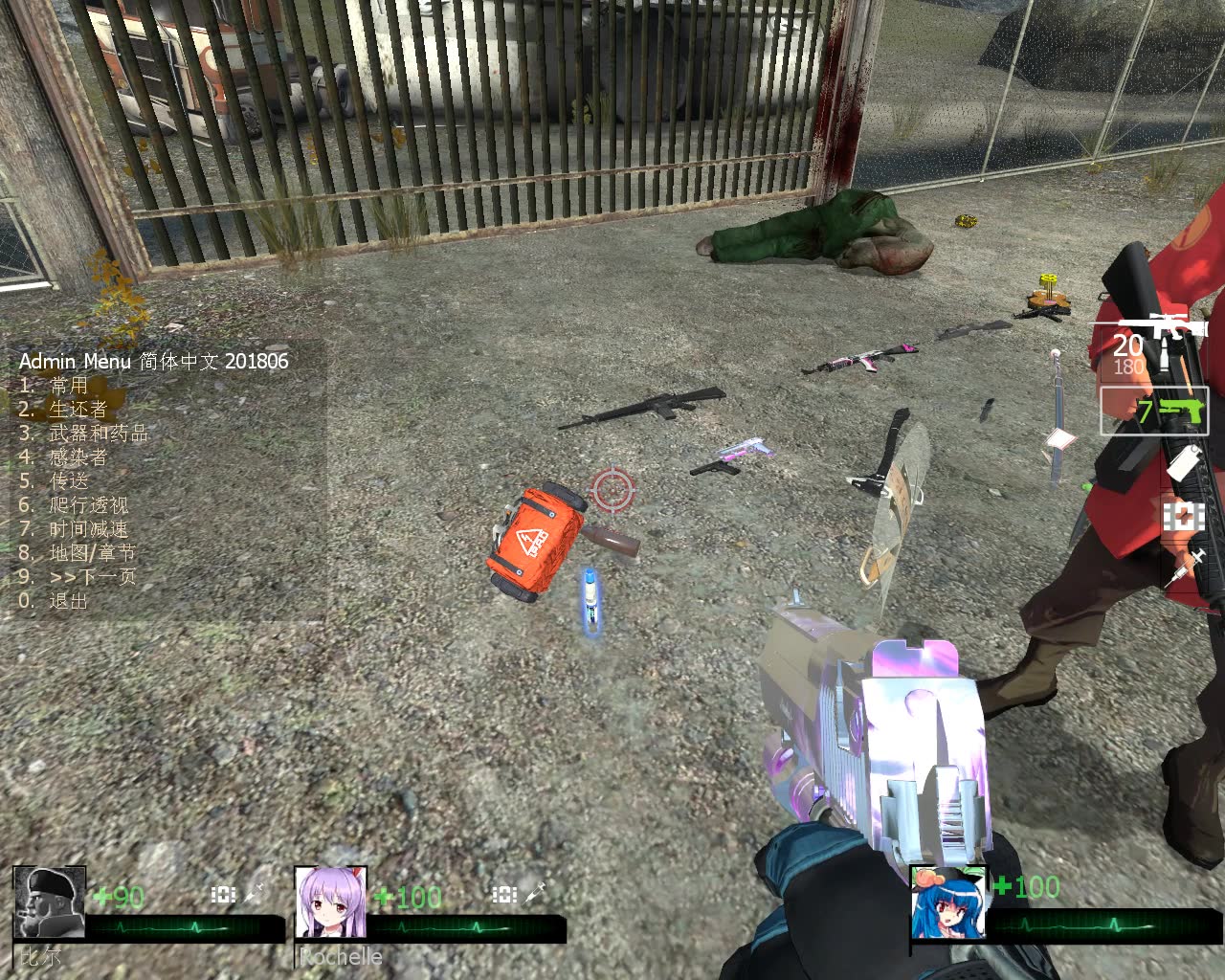Select the sniper rifle primary weapon slot
This screenshot has width=1225, height=980.
(x=1163, y=342)
